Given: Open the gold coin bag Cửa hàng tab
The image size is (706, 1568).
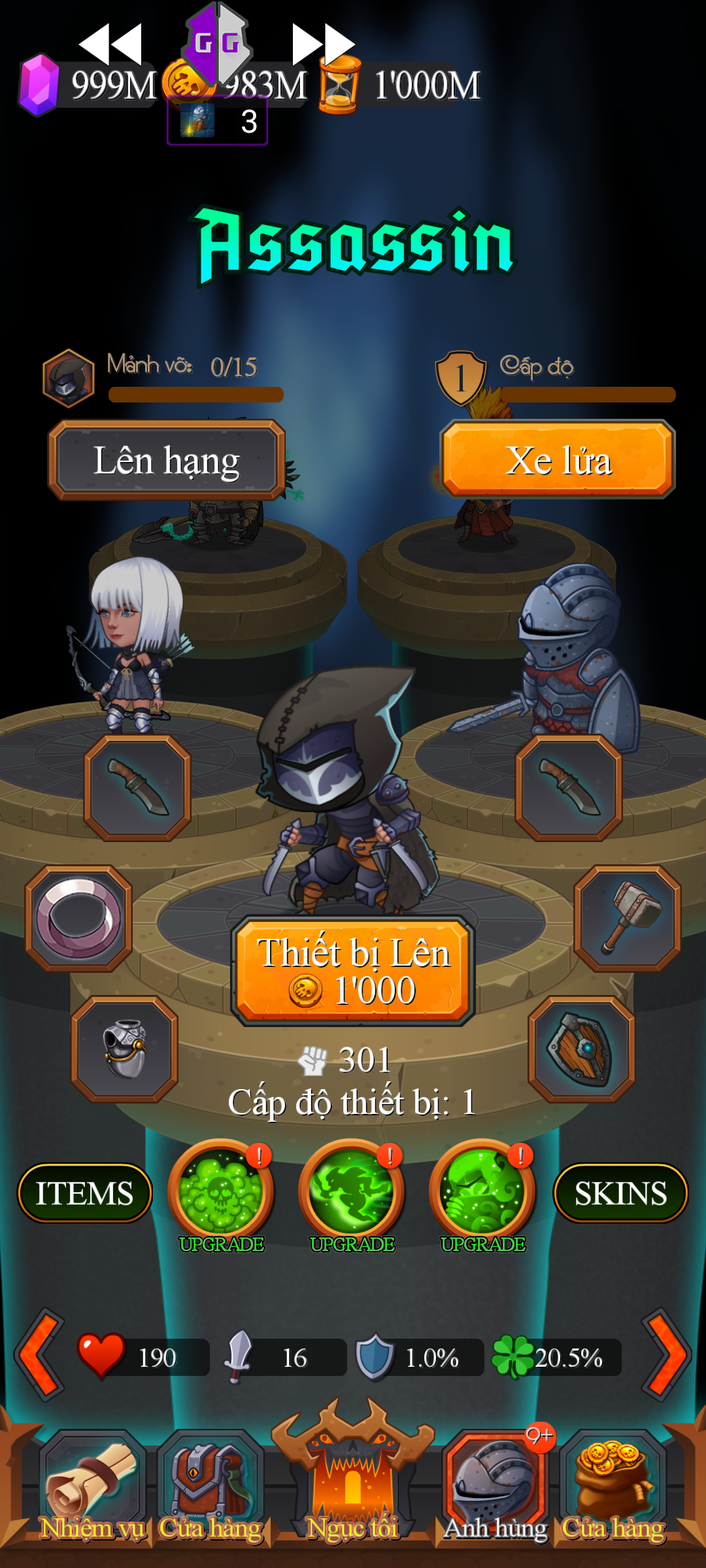Looking at the screenshot, I should [x=613, y=1488].
